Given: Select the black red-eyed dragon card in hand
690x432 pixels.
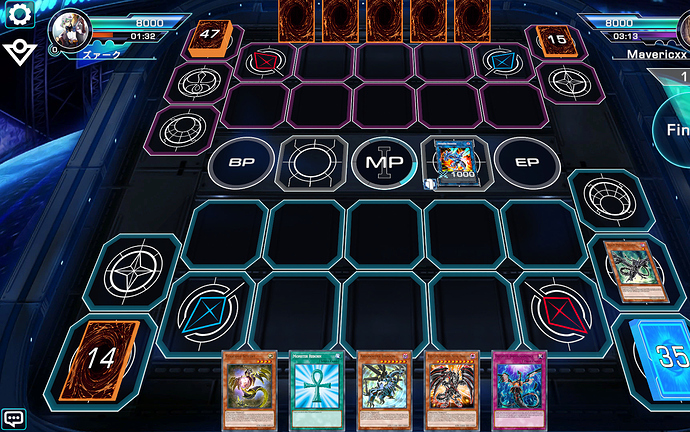Looking at the screenshot, I should tap(451, 390).
